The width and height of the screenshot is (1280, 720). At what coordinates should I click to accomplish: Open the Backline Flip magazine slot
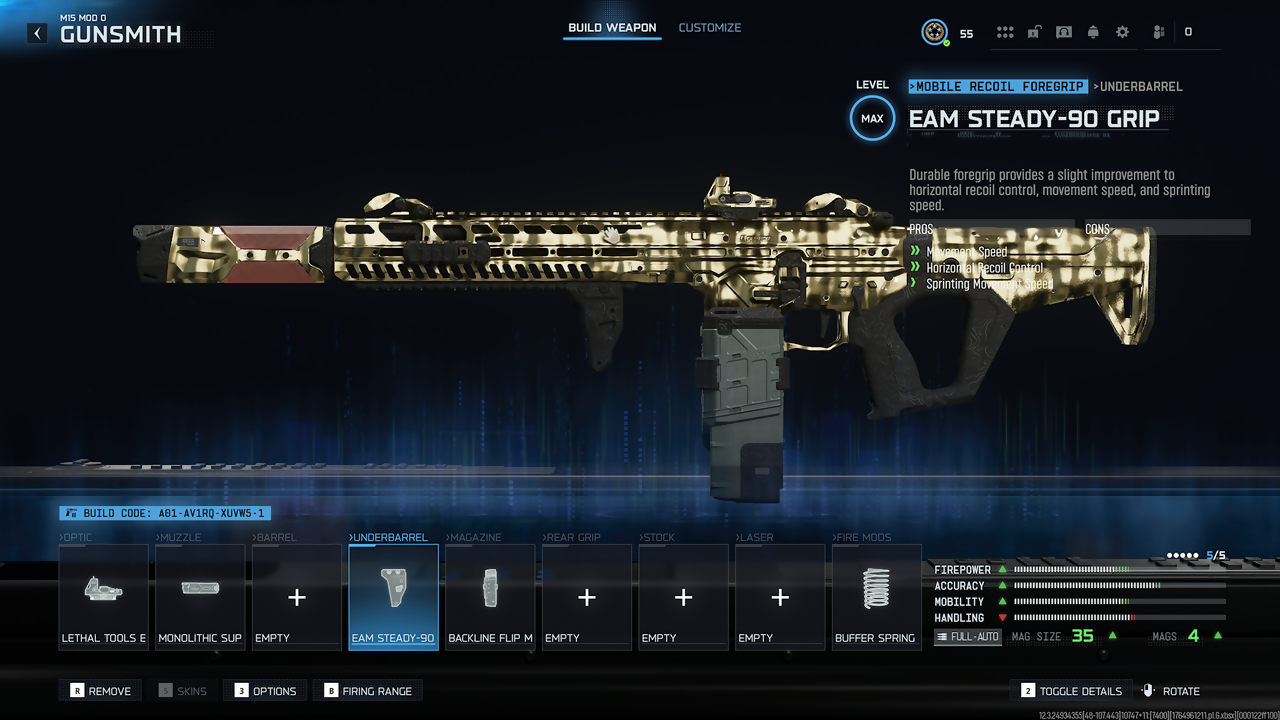coord(490,597)
